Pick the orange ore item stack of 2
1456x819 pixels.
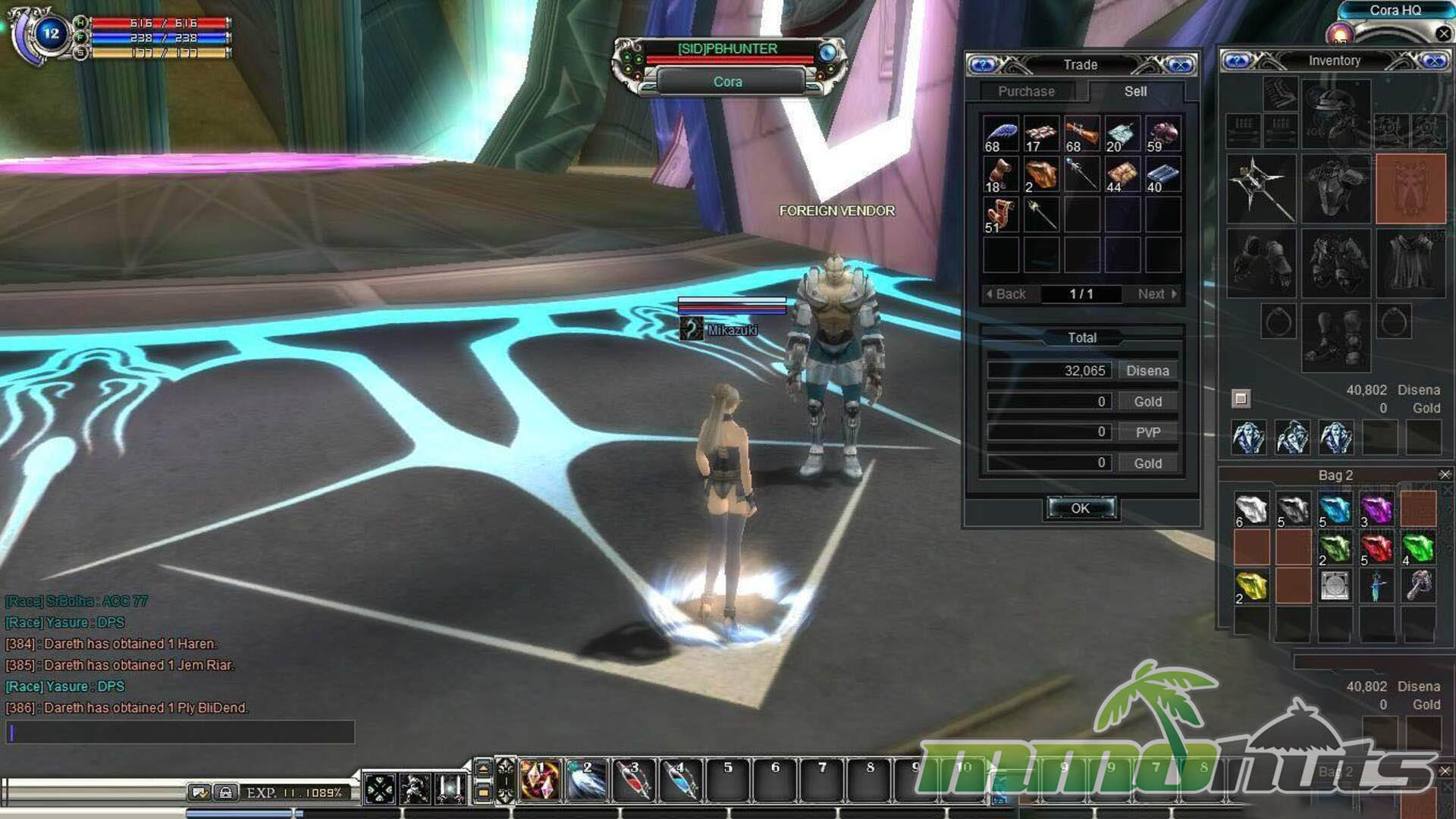click(x=1041, y=174)
